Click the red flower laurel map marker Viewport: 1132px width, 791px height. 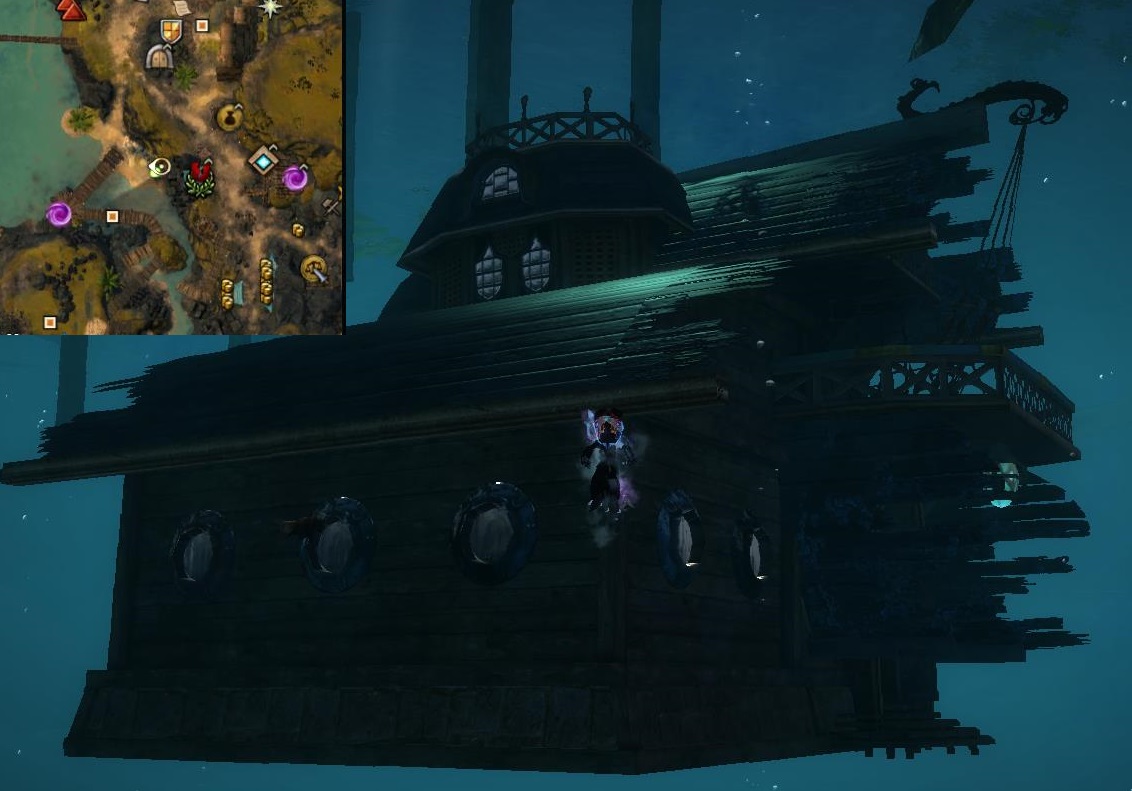click(201, 178)
